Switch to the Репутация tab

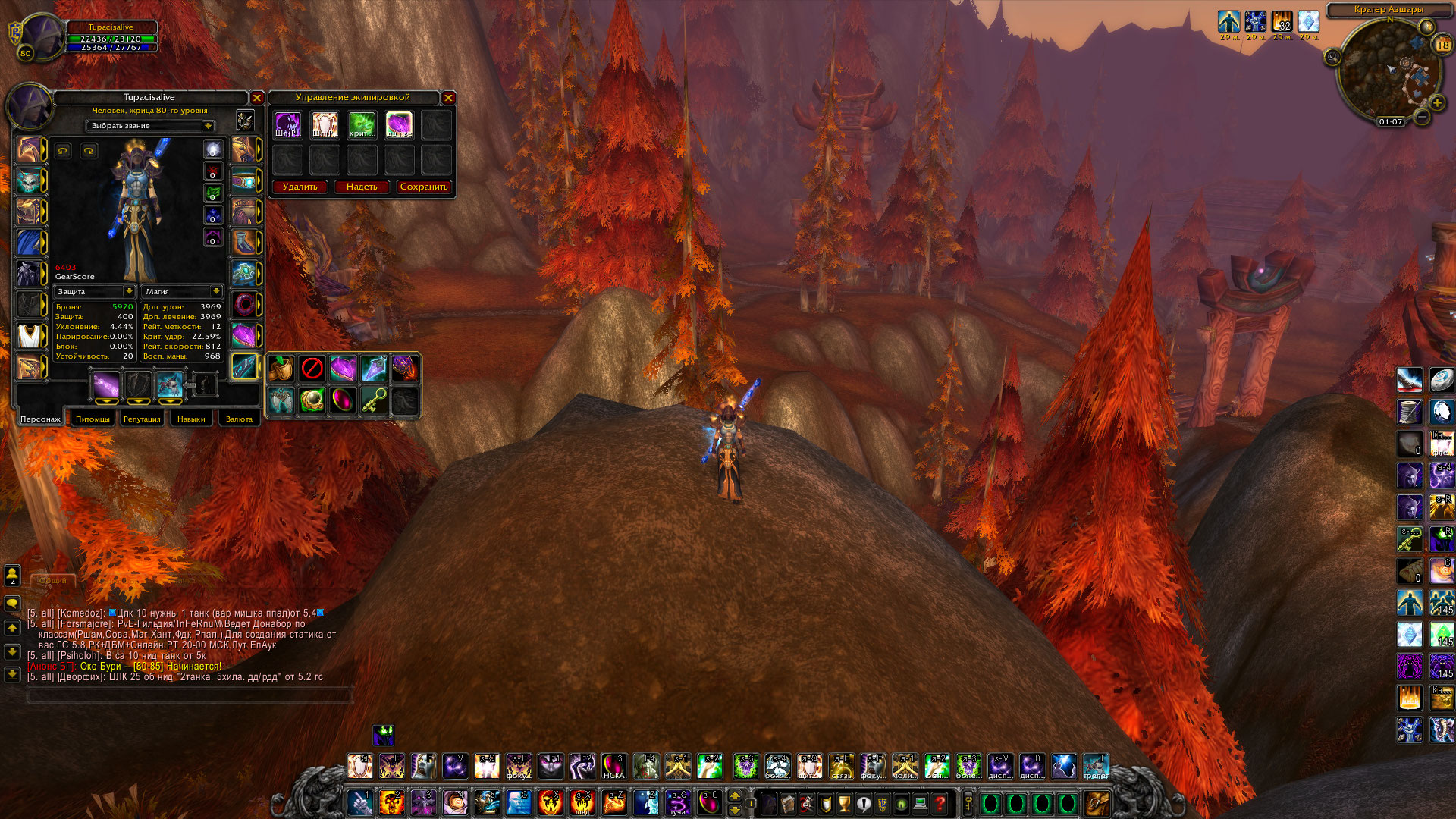[142, 419]
